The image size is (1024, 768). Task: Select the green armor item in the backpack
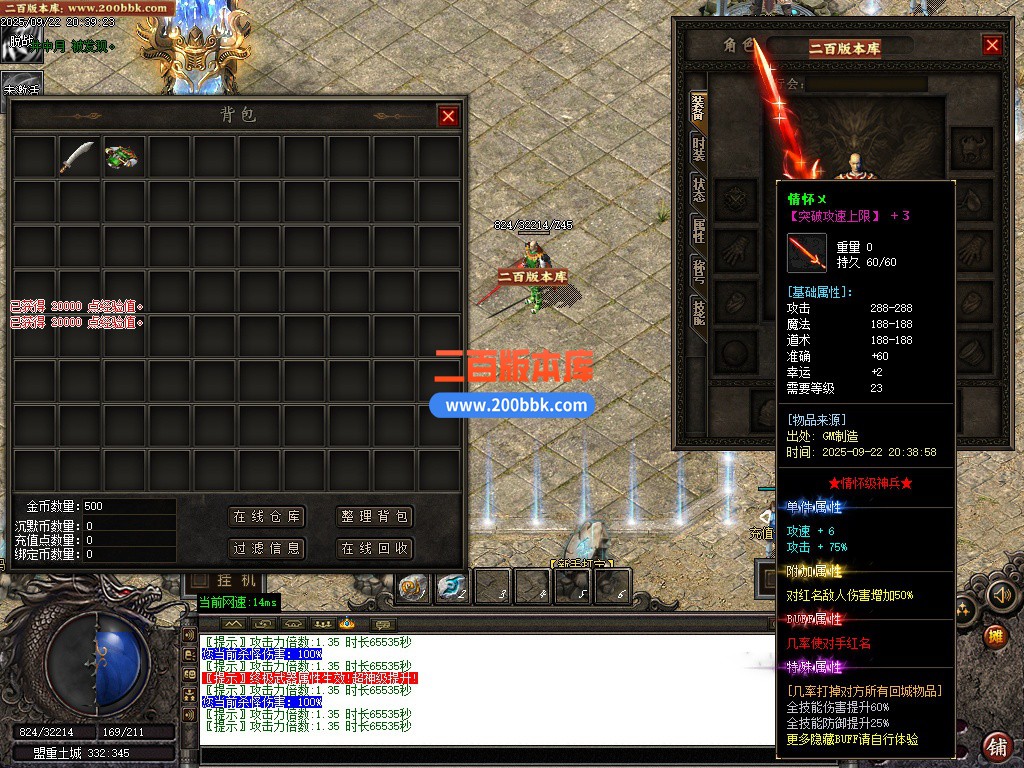tap(122, 156)
